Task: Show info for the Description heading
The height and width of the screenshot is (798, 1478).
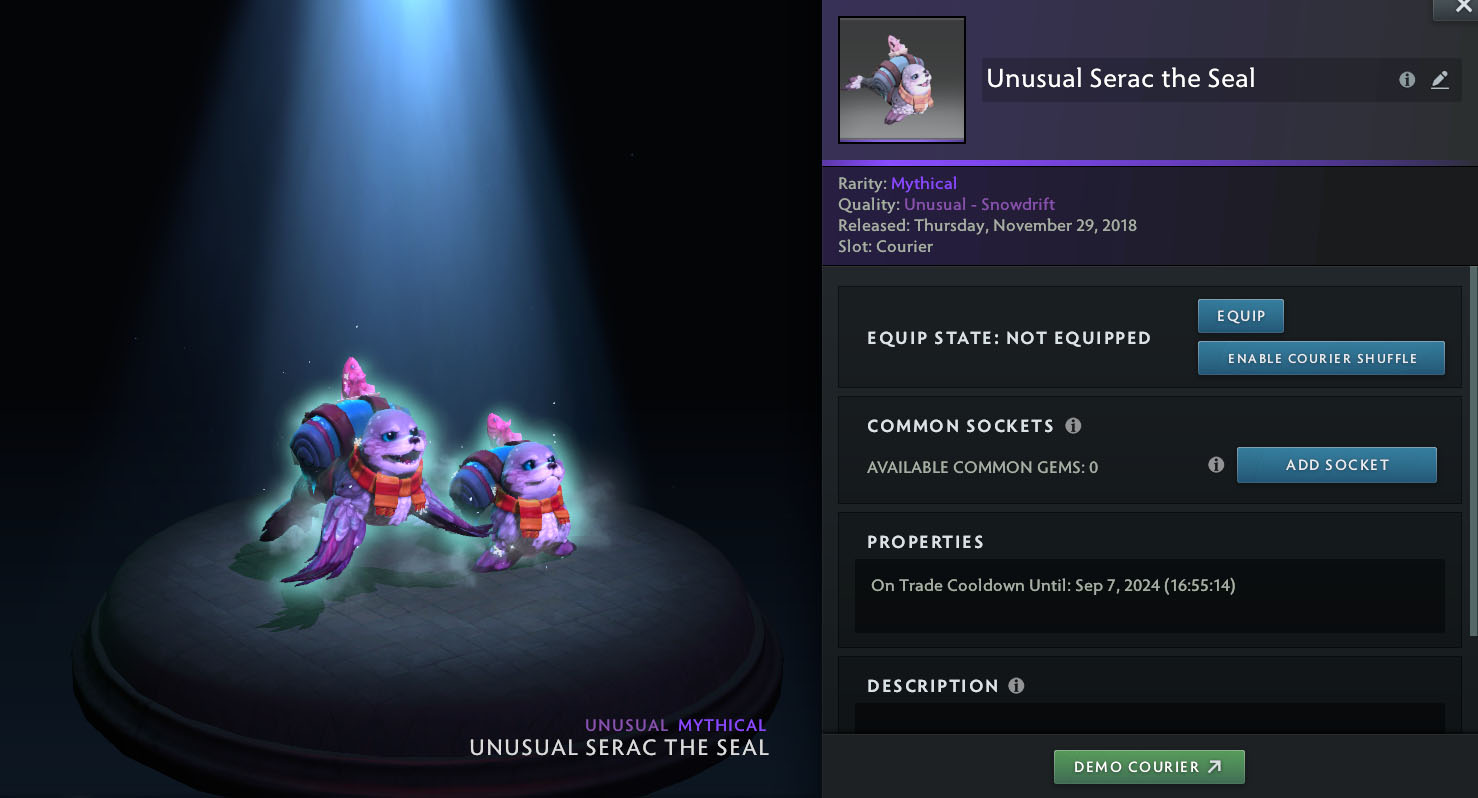Action: click(1016, 686)
